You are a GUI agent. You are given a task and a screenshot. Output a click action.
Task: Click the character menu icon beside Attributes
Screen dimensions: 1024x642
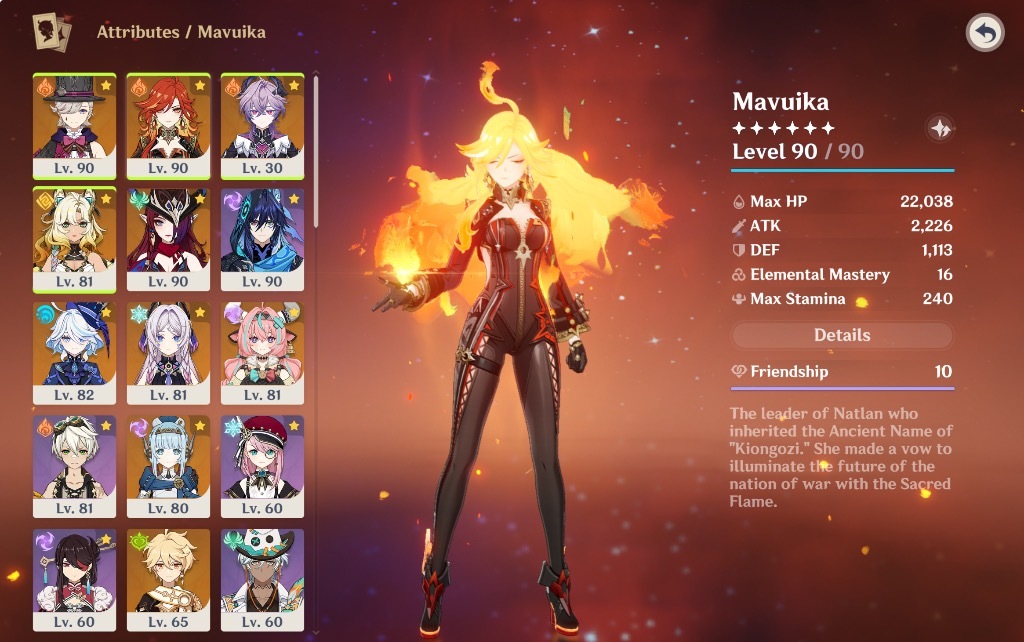[x=52, y=33]
